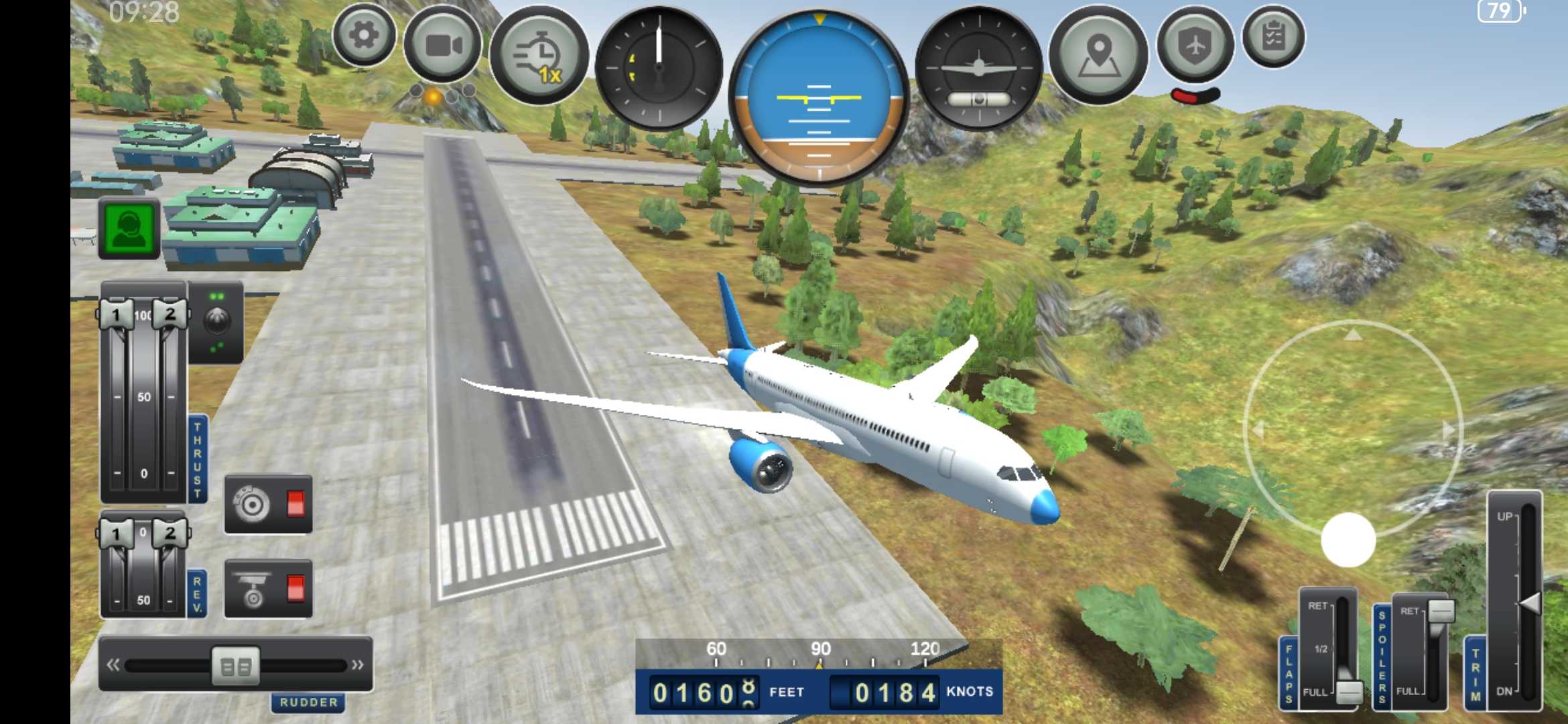The height and width of the screenshot is (724, 1568).
Task: Nudge rudder left with the double-arrow
Action: 113,665
